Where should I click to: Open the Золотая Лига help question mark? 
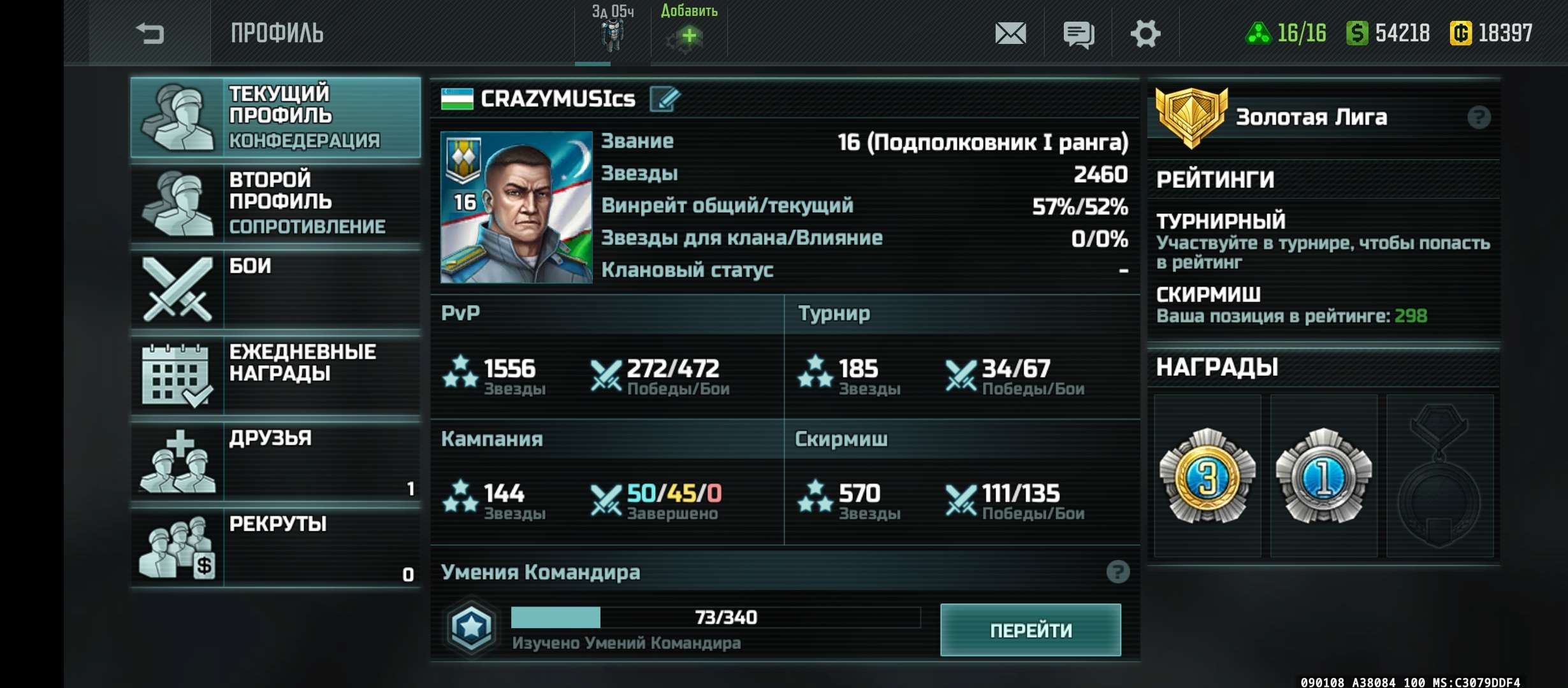point(1479,117)
